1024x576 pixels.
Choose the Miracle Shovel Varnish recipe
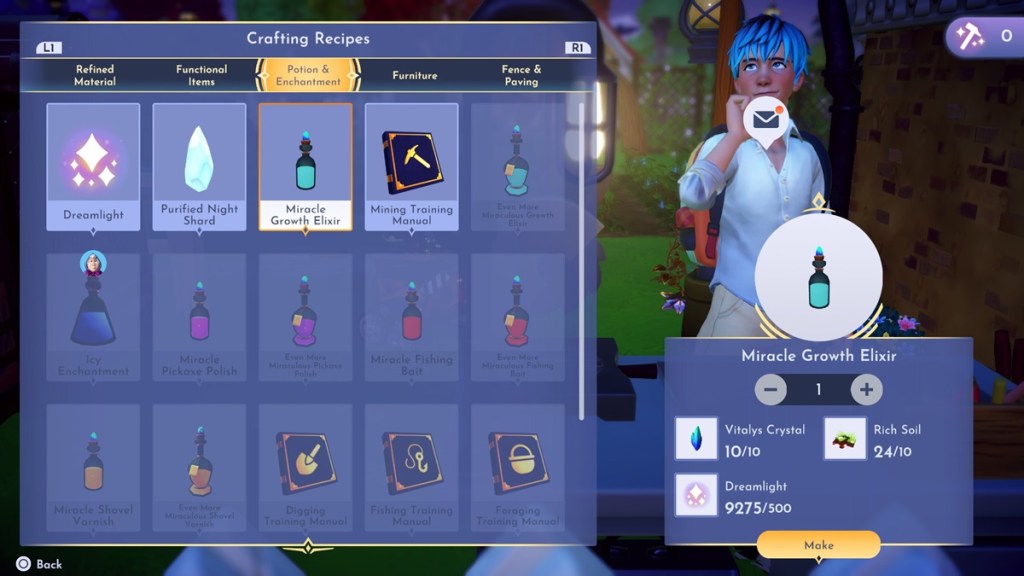pyautogui.click(x=93, y=467)
